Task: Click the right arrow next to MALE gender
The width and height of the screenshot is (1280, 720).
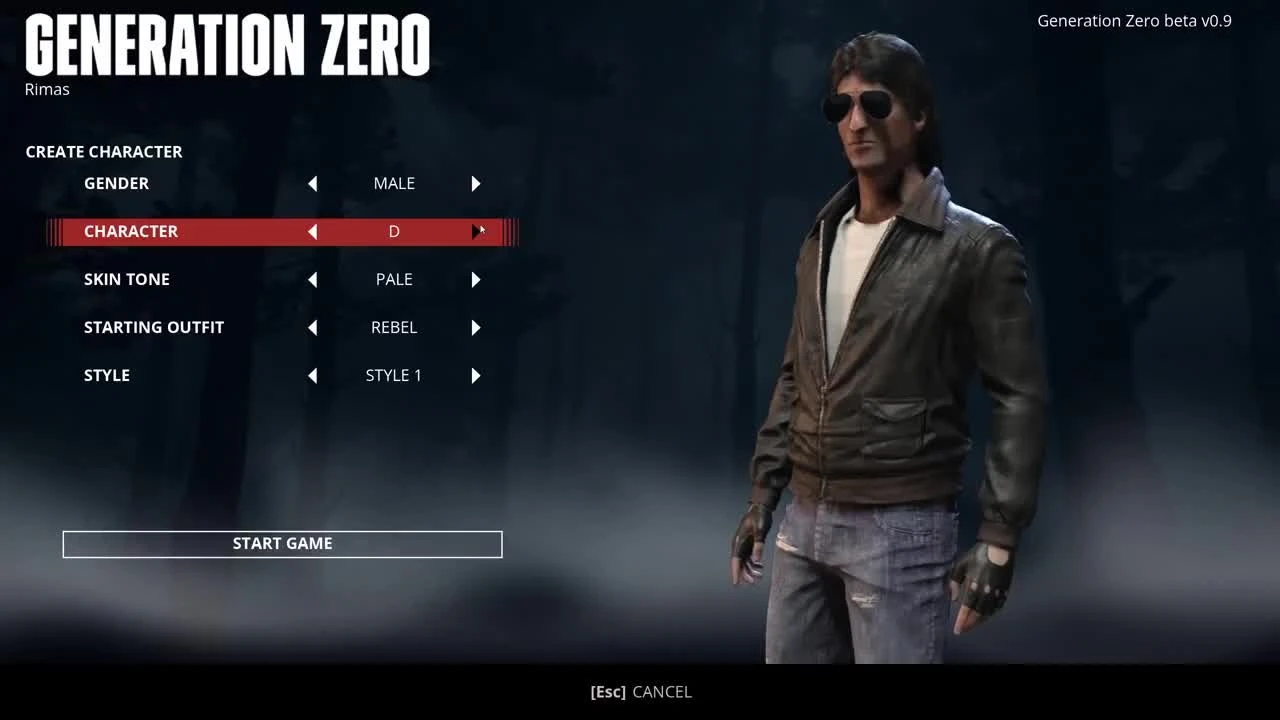Action: [475, 183]
